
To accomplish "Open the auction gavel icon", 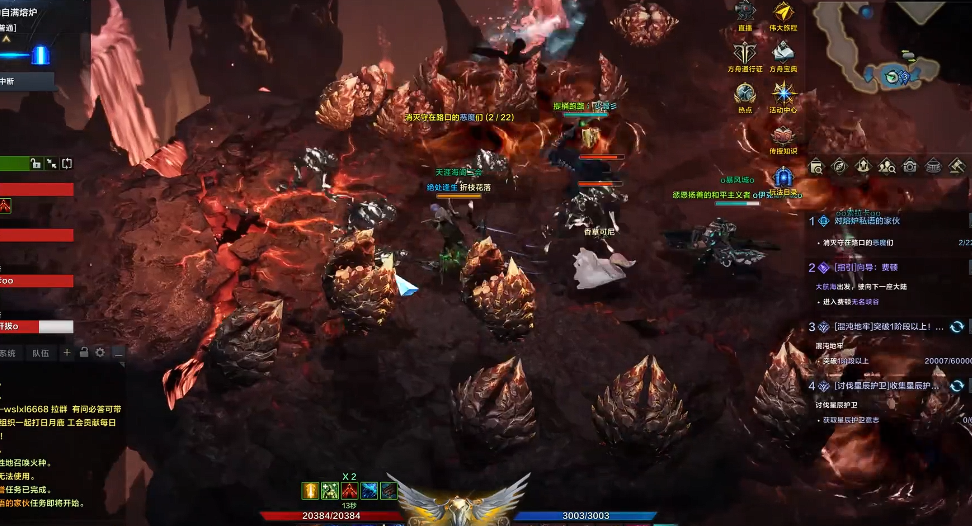I will 956,166.
